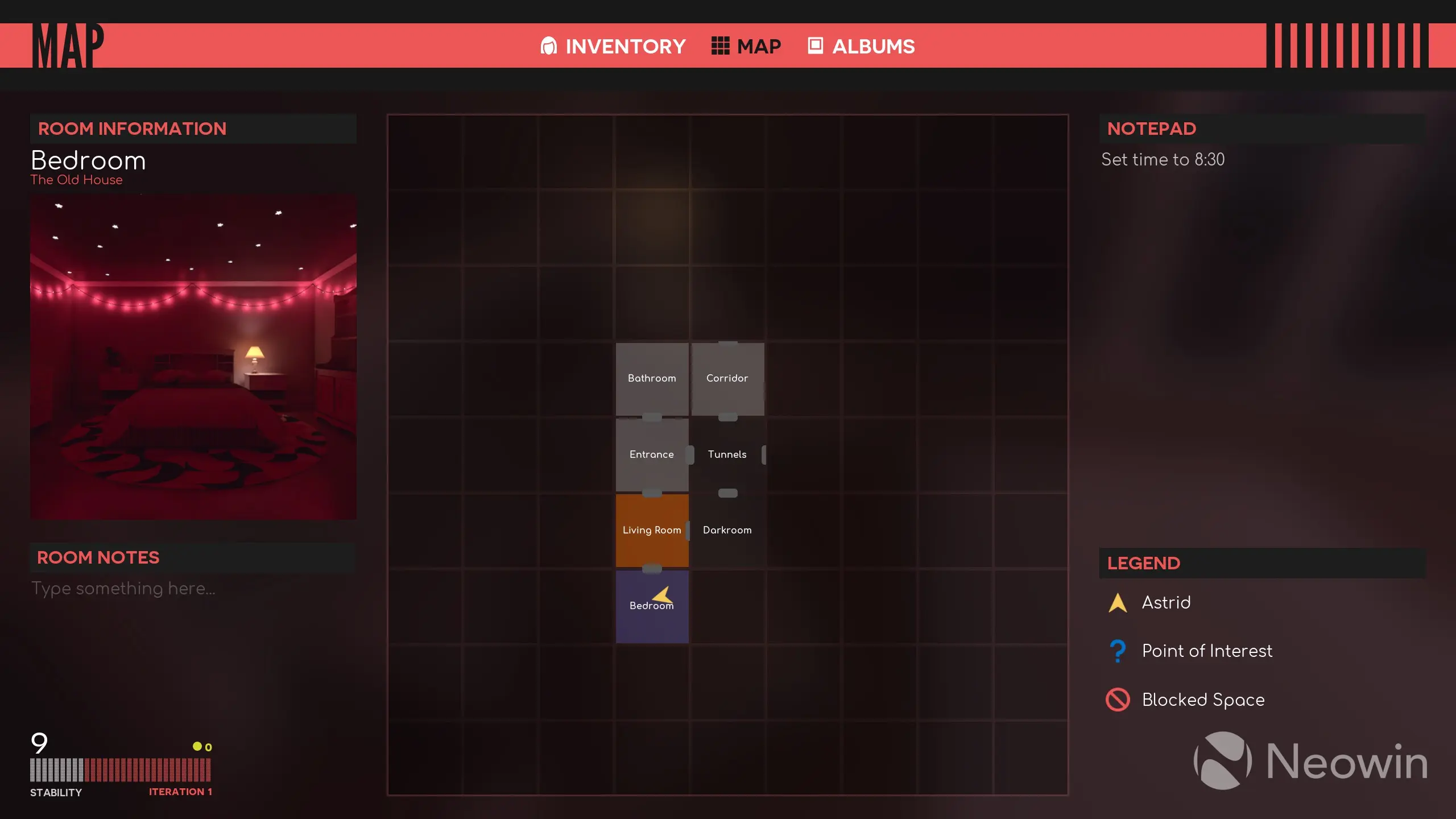Image resolution: width=1456 pixels, height=819 pixels.
Task: Open the Map tab
Action: 746,46
